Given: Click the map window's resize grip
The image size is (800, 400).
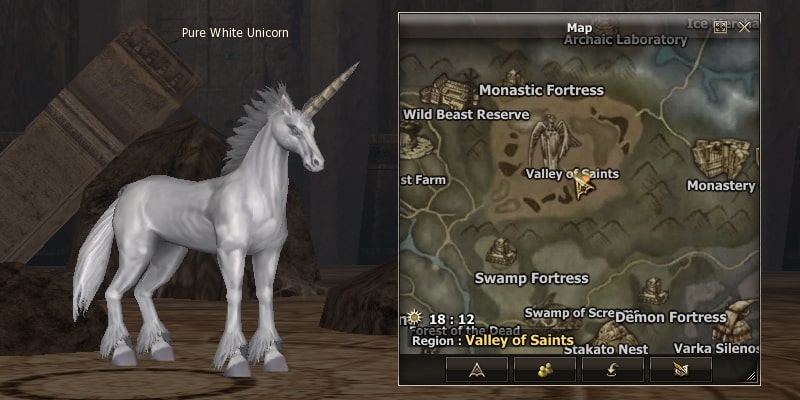Looking at the screenshot, I should (751, 376).
